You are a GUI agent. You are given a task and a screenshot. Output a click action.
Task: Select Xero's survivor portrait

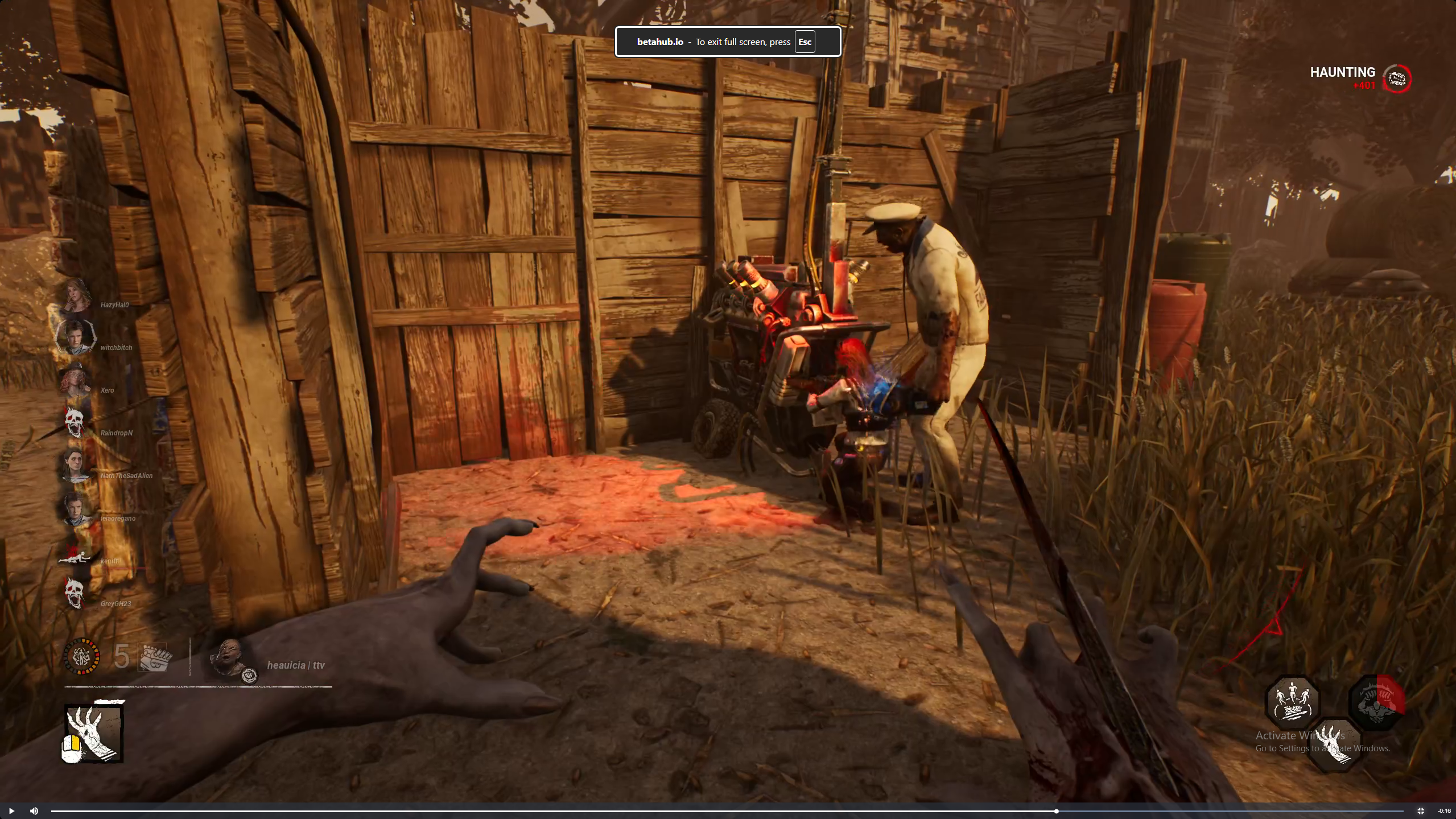pyautogui.click(x=75, y=380)
